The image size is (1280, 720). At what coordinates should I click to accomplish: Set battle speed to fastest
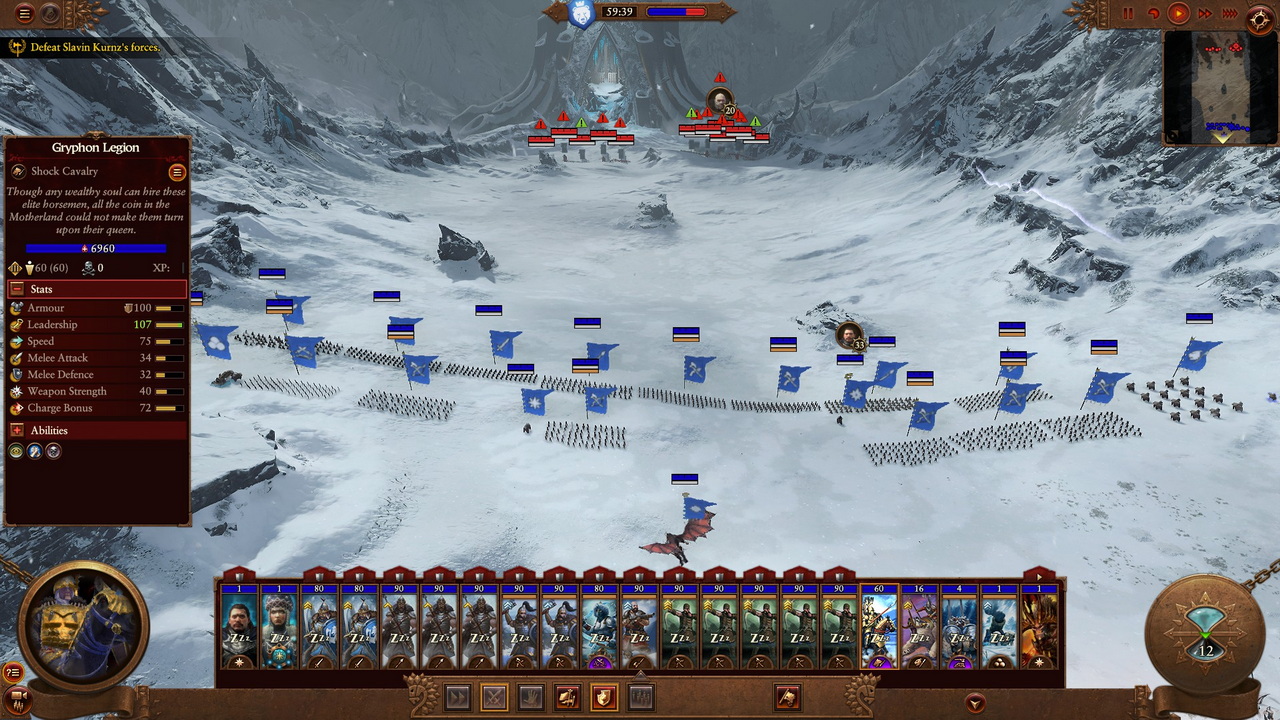coord(1230,14)
